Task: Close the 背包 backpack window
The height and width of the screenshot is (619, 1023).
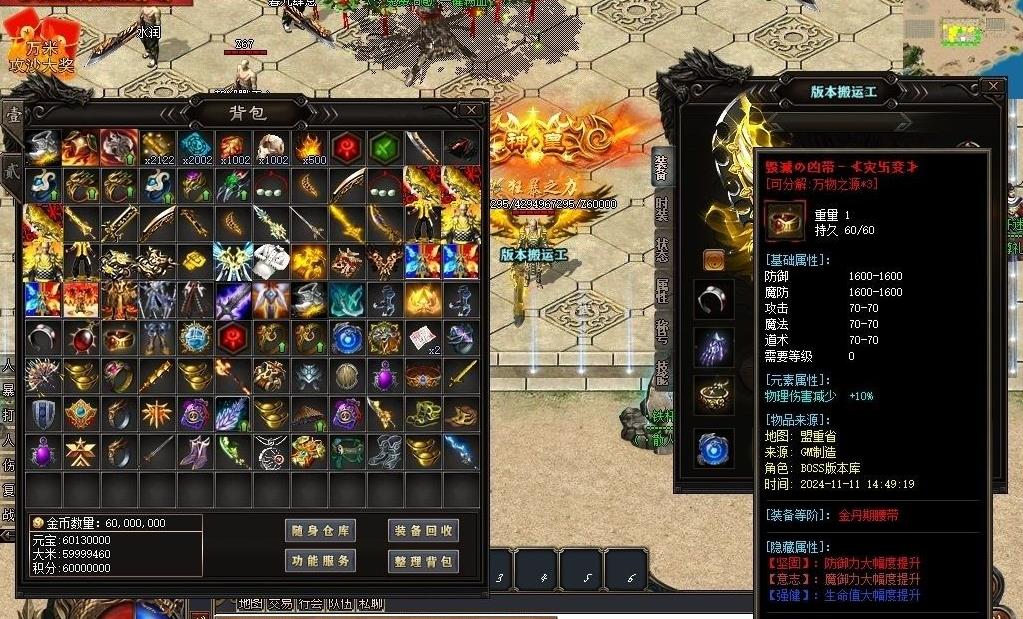Action: [x=471, y=110]
